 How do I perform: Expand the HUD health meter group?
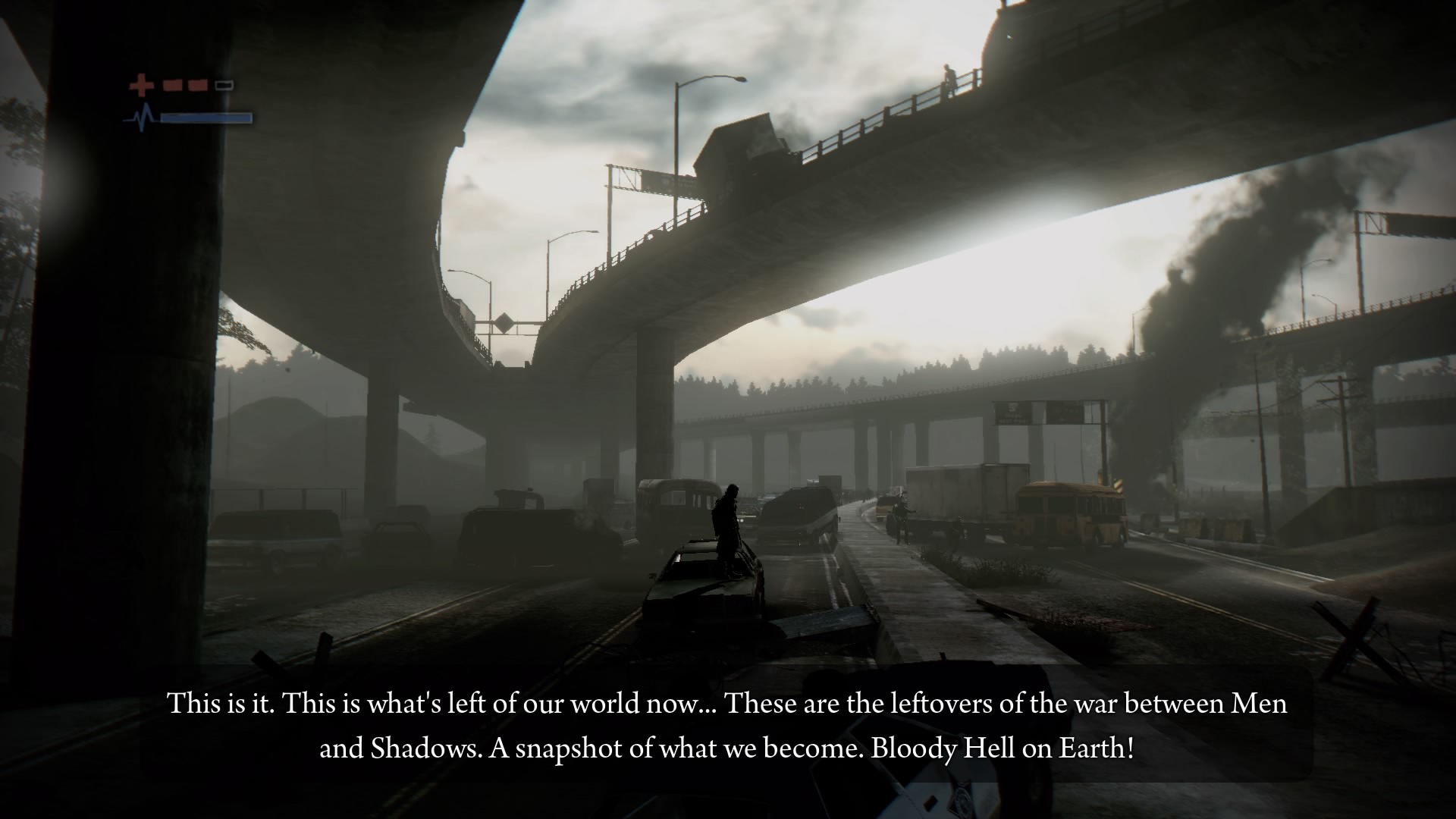182,85
